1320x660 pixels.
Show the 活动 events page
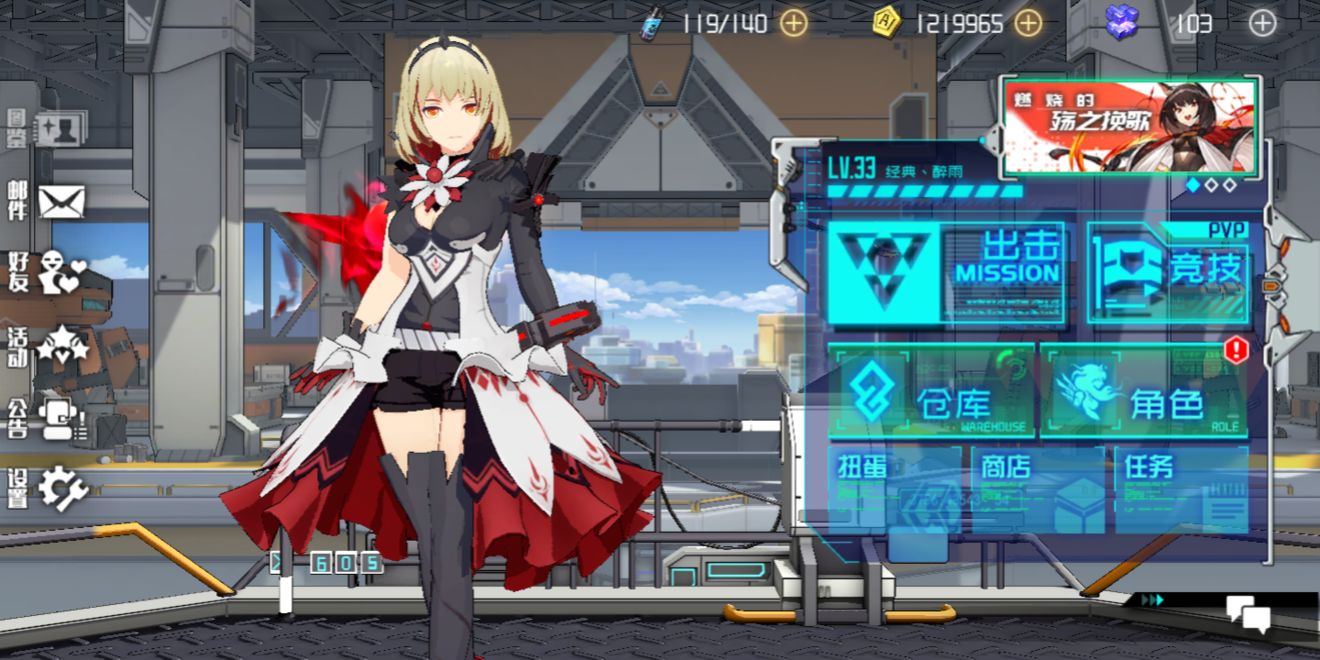[48, 347]
